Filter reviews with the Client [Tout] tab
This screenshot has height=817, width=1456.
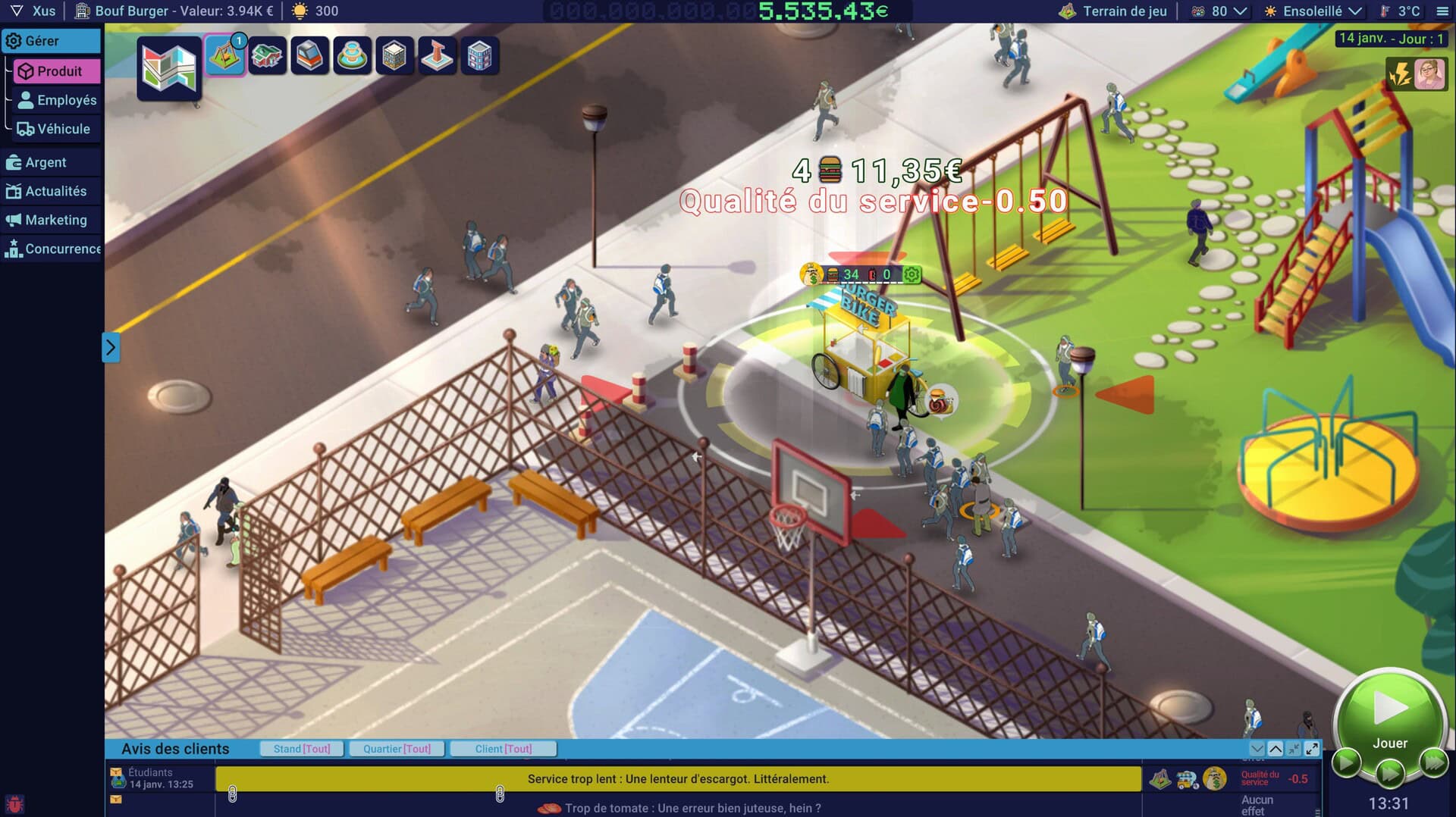[x=504, y=749]
